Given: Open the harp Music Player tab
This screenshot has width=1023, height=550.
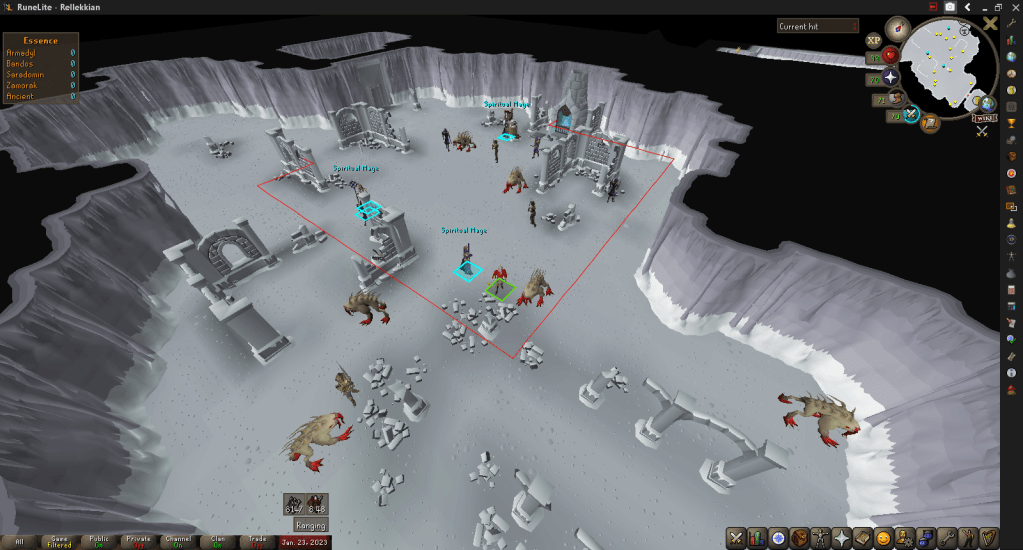Looking at the screenshot, I should (x=989, y=537).
